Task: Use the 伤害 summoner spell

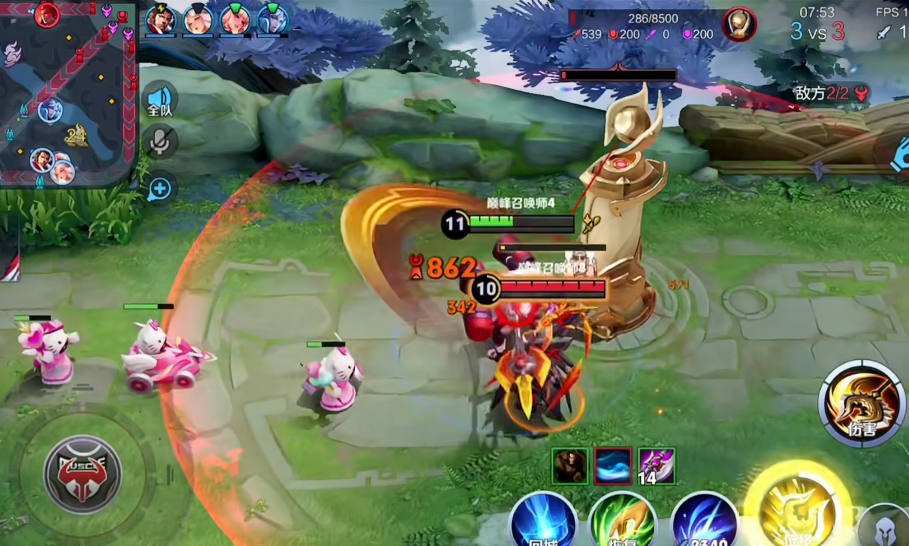Action: click(x=861, y=404)
